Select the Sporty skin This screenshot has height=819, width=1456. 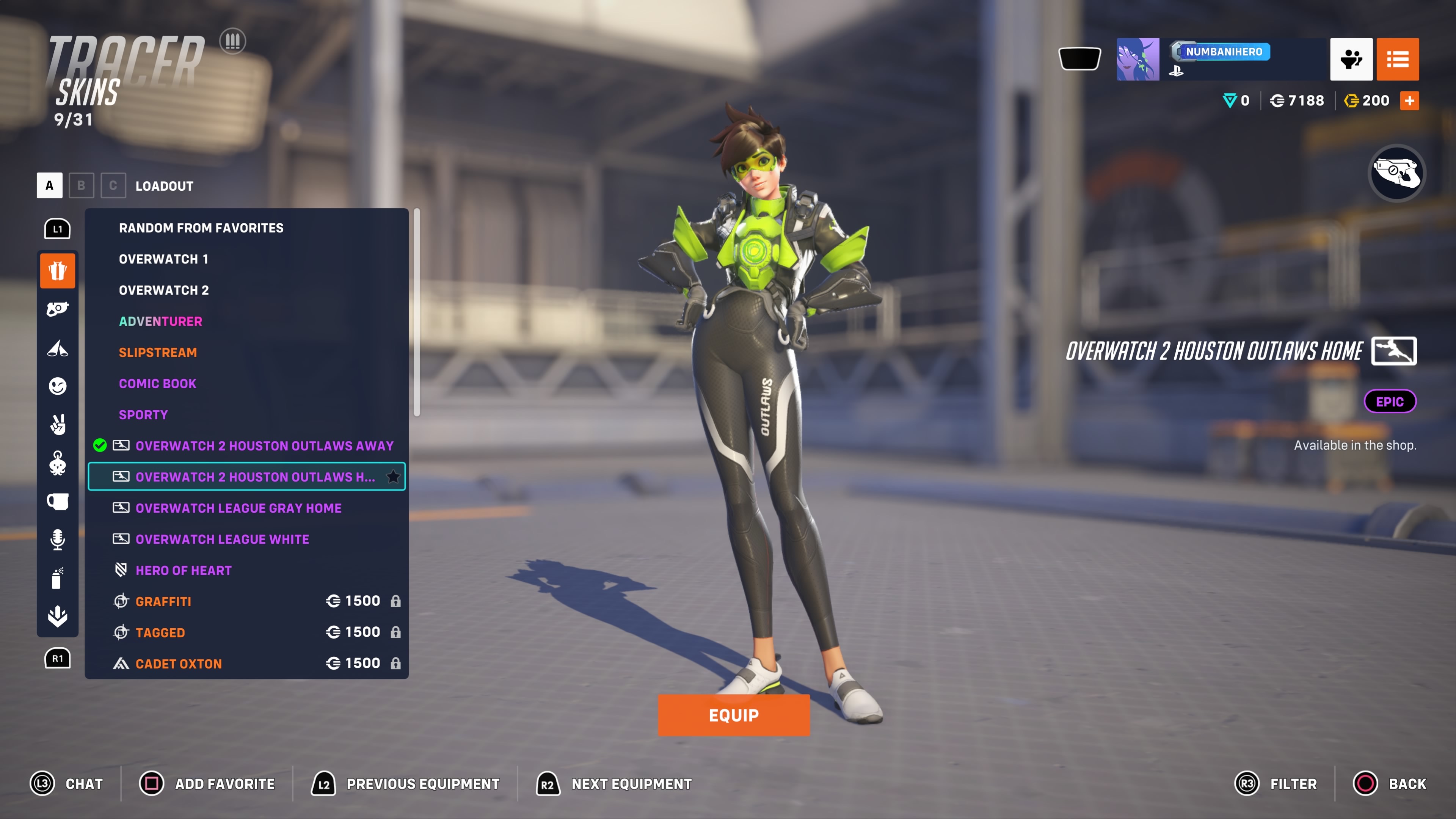pos(143,414)
